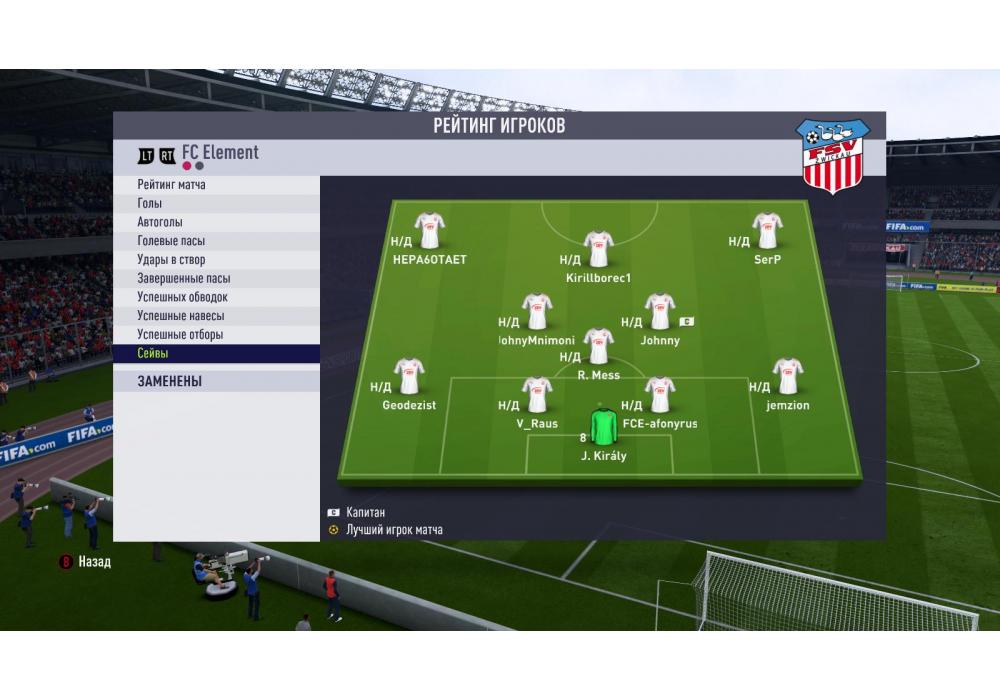
Task: Select defender V_Raus shirt
Action: 537,395
